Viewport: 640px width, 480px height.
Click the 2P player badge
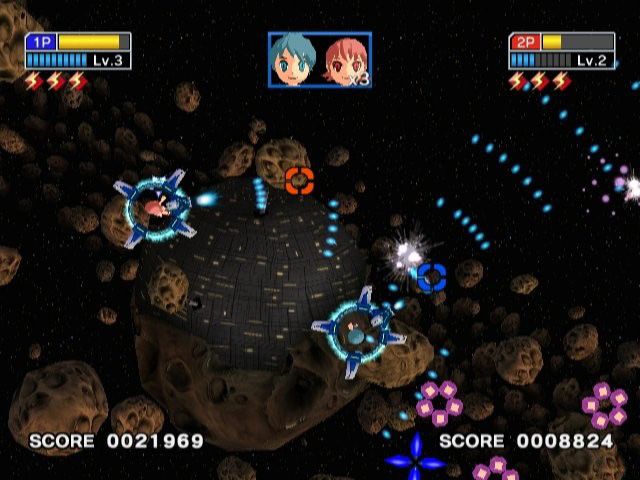(524, 42)
